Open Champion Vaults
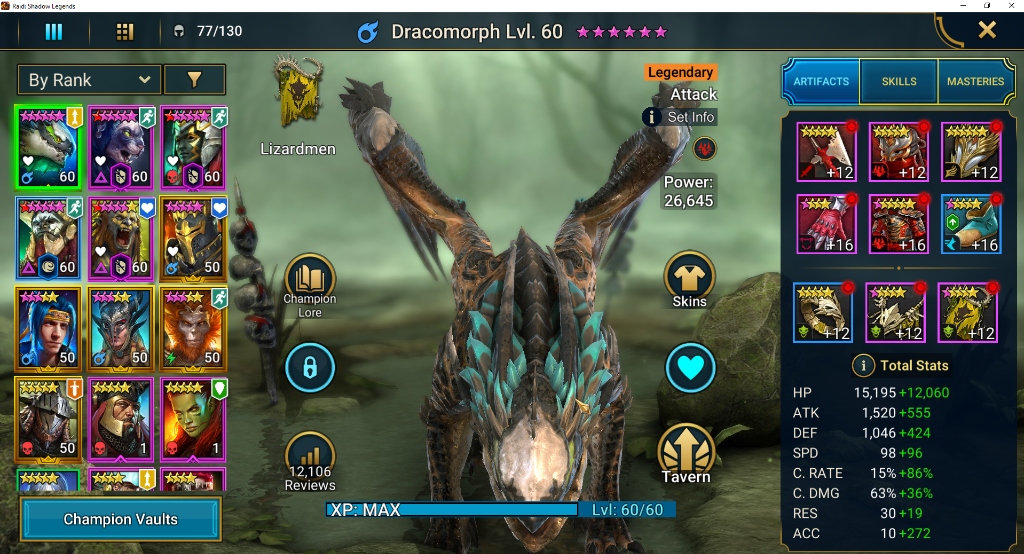Image resolution: width=1024 pixels, height=554 pixels. [x=120, y=519]
